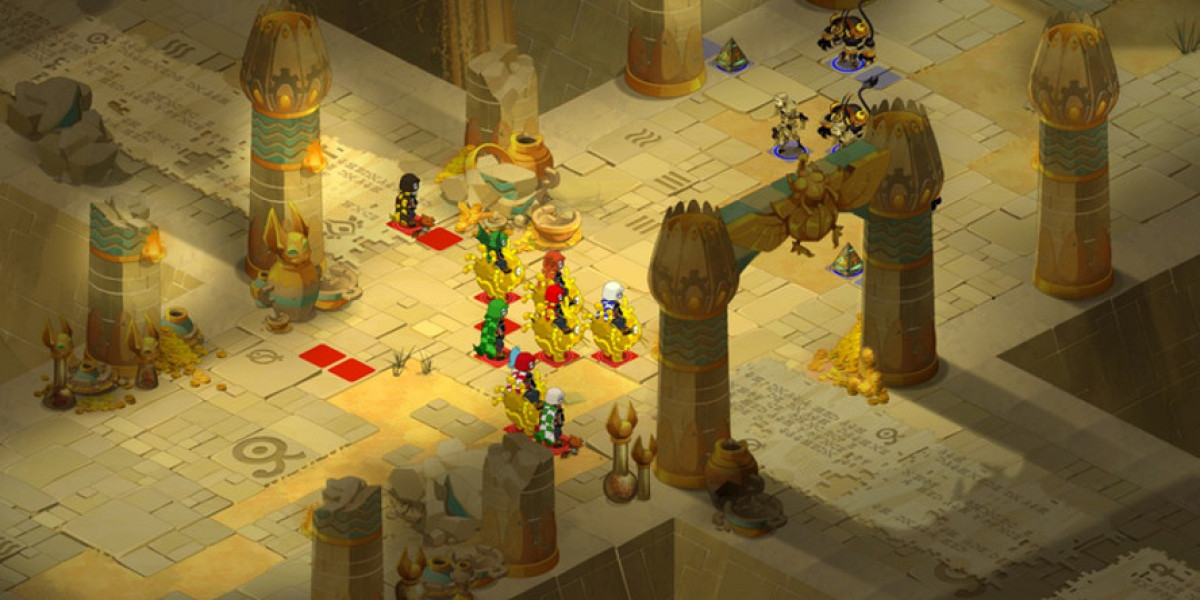Select the empty red placement tile beside the black-hooded character
1200x600 pixels.
[439, 238]
